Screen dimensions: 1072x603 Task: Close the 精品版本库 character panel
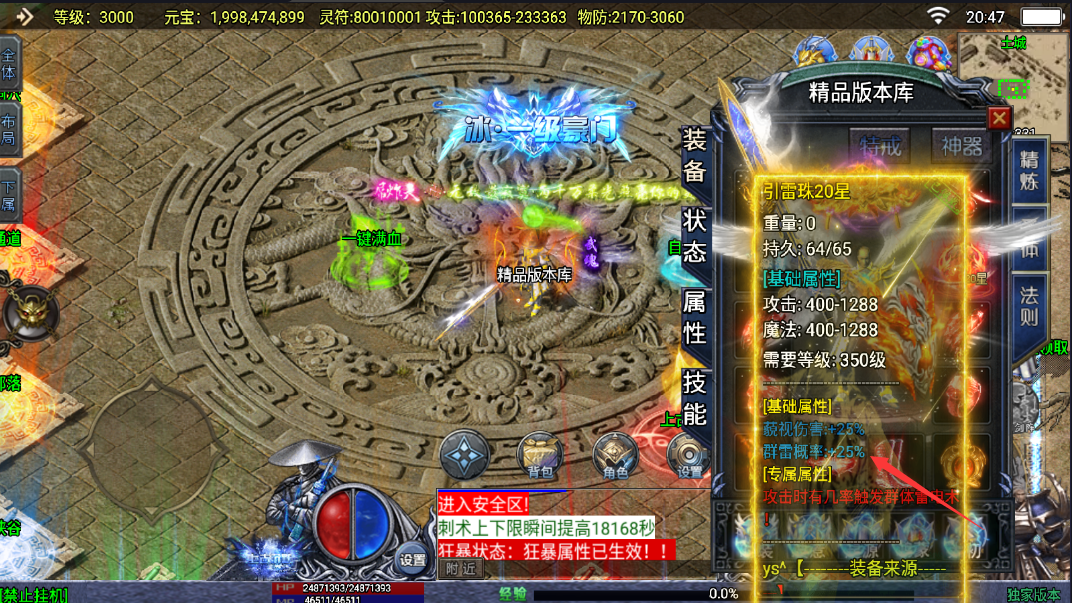coord(998,118)
